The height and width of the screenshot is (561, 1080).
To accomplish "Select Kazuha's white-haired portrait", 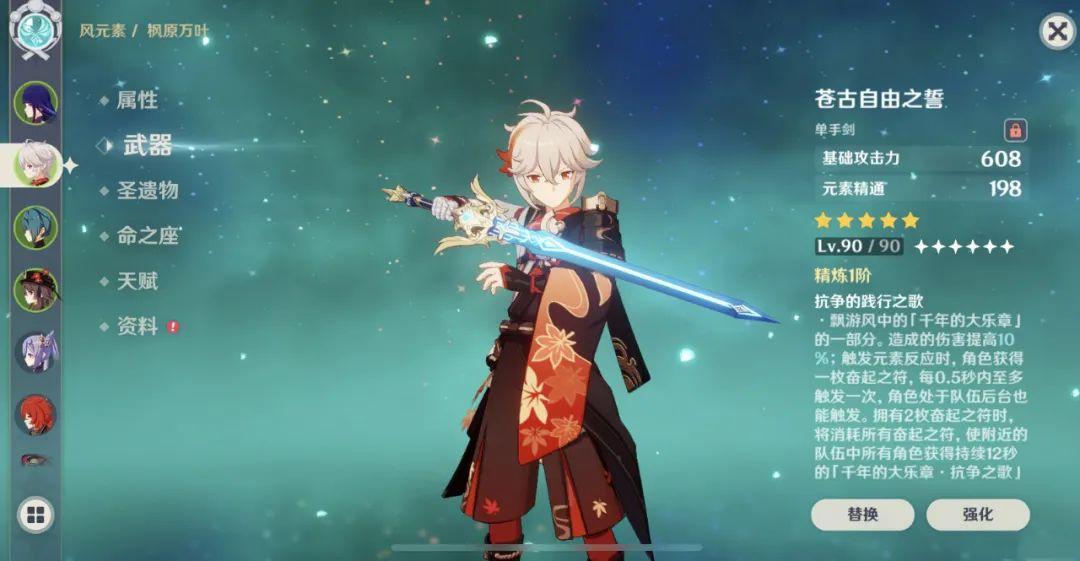I will tap(36, 164).
